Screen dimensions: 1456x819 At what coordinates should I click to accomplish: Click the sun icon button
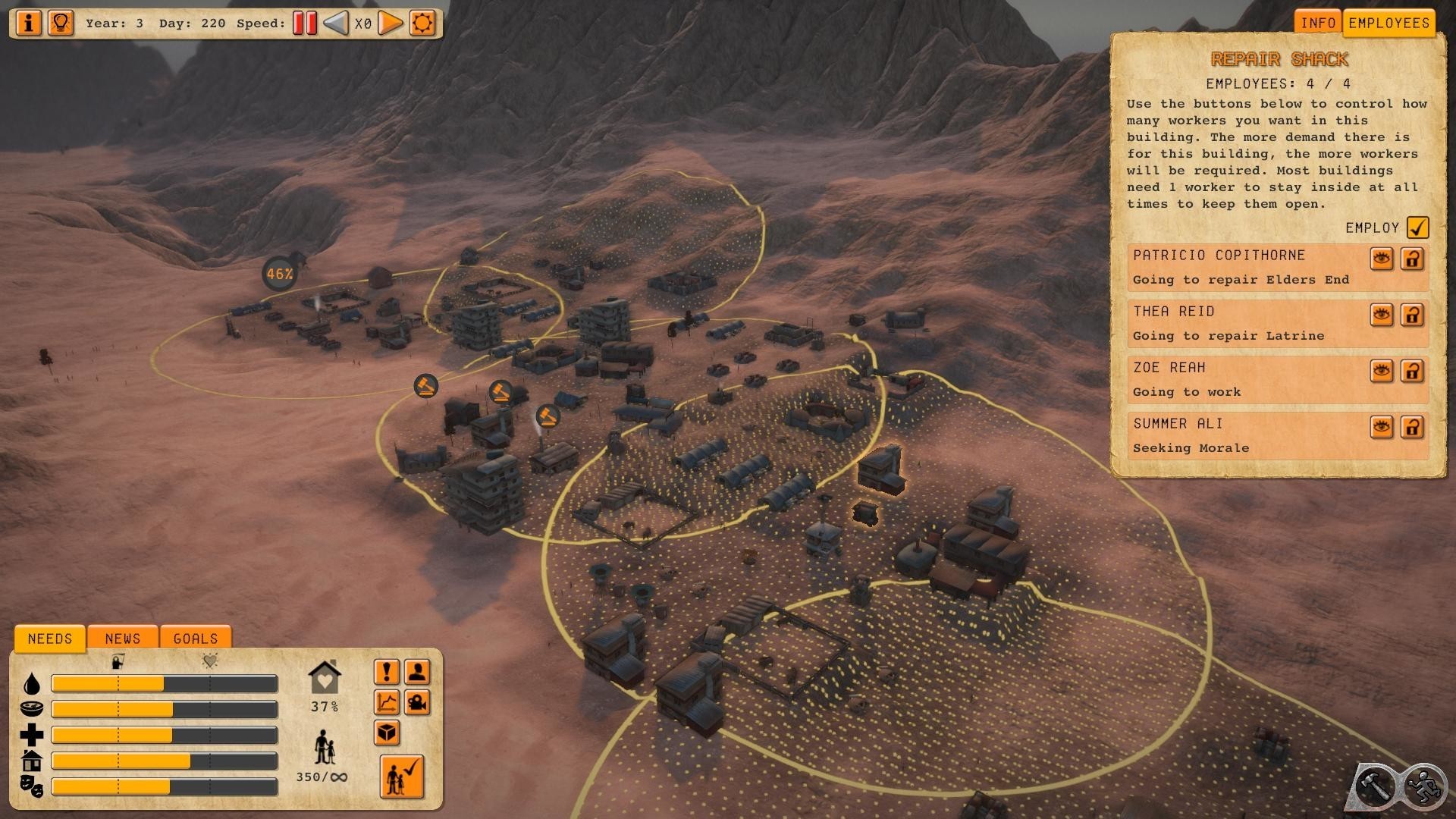tap(422, 23)
